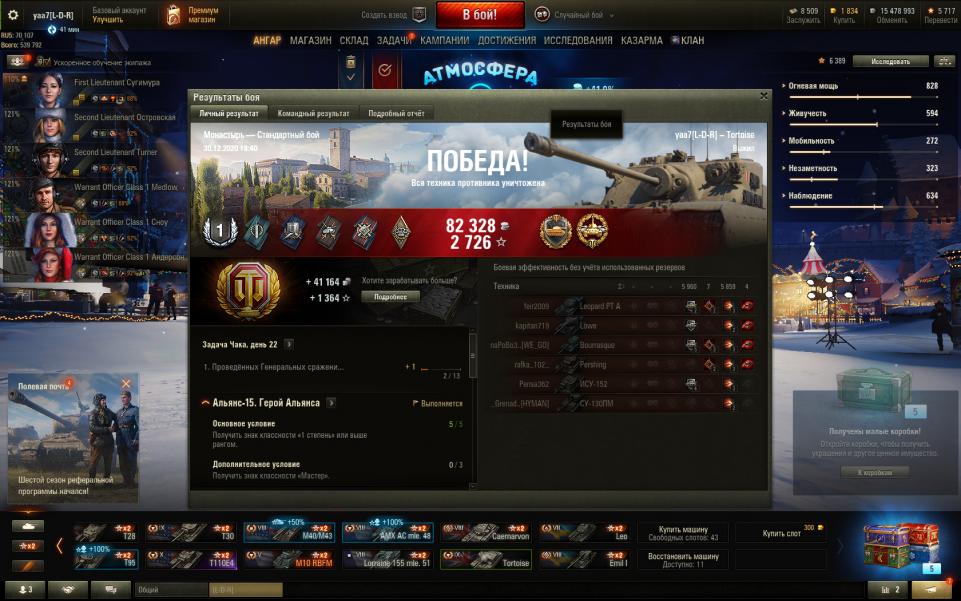Click the Создать взвод button

point(394,15)
